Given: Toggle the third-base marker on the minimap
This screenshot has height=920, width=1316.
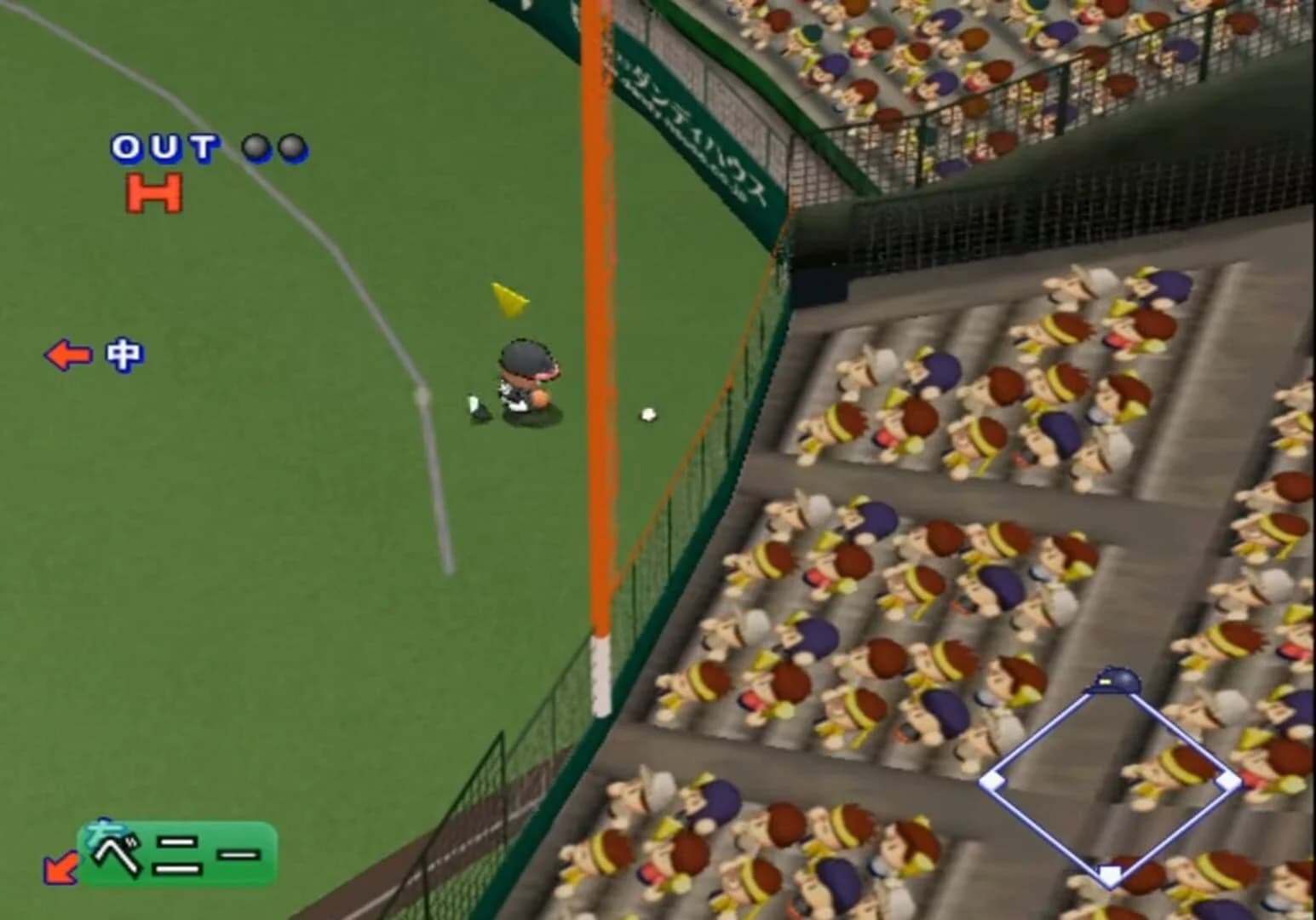Looking at the screenshot, I should [993, 778].
